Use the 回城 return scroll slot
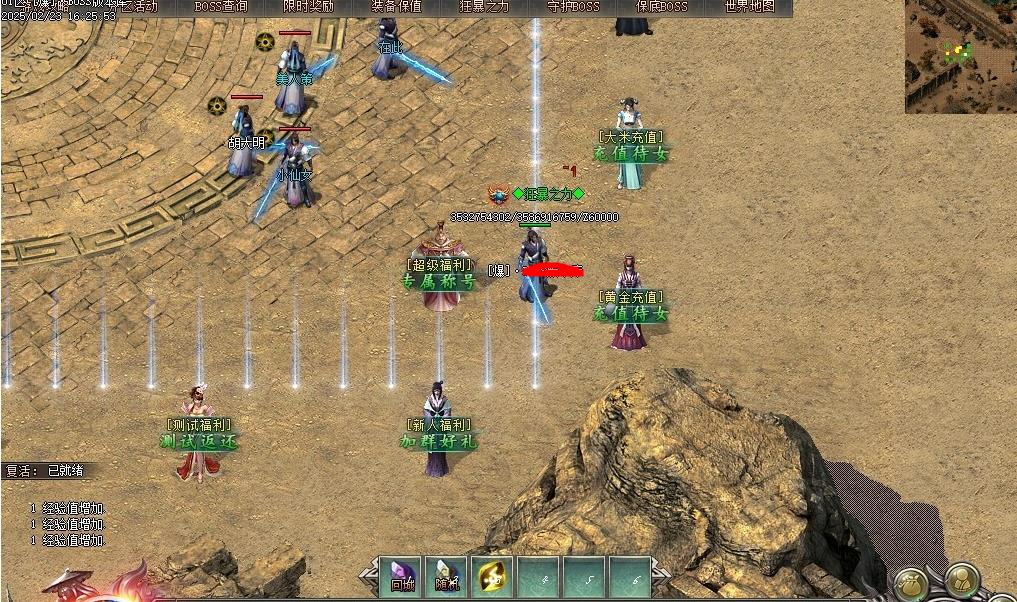 coord(401,578)
